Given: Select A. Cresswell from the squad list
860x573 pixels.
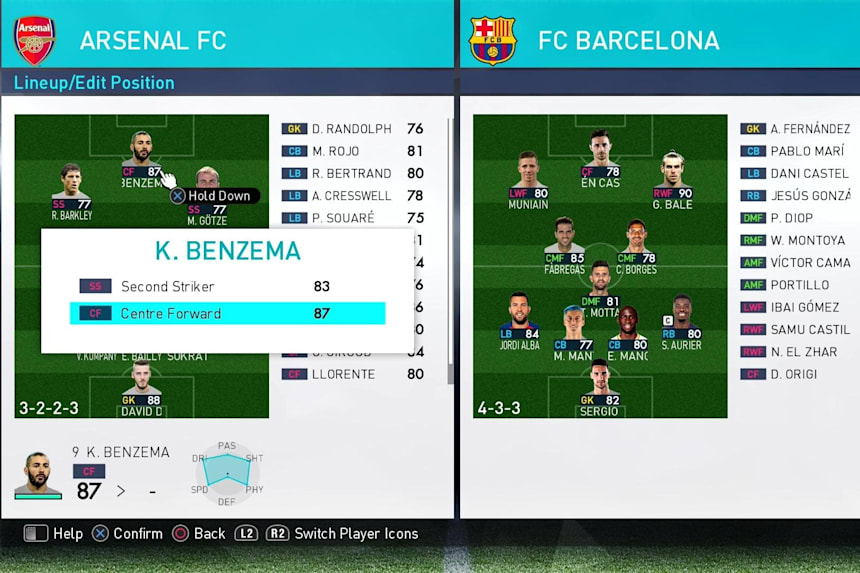Looking at the screenshot, I should [352, 196].
